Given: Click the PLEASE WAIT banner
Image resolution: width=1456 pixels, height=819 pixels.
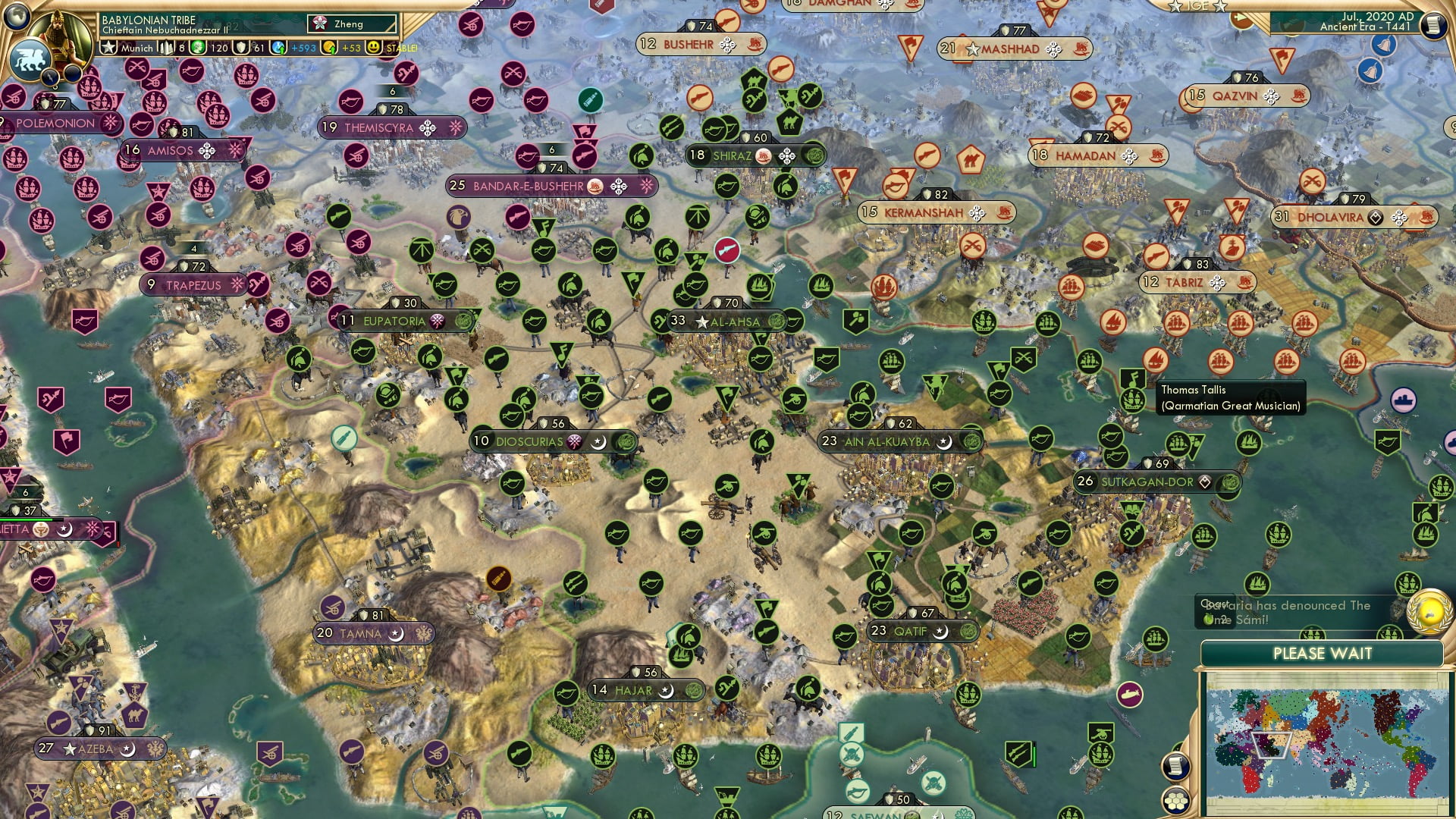Looking at the screenshot, I should [1323, 654].
